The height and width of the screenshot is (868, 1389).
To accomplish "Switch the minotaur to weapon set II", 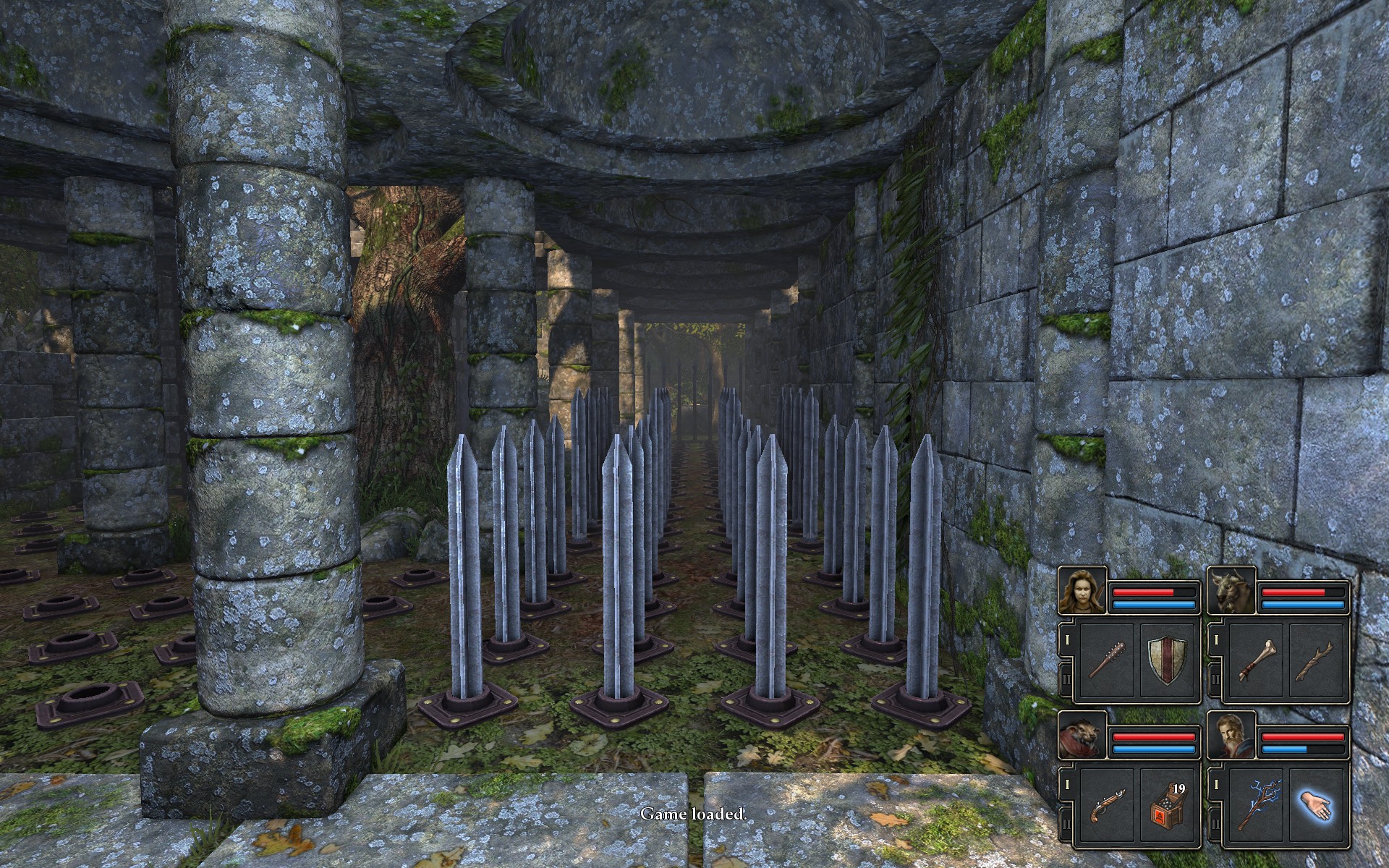I will [1215, 680].
